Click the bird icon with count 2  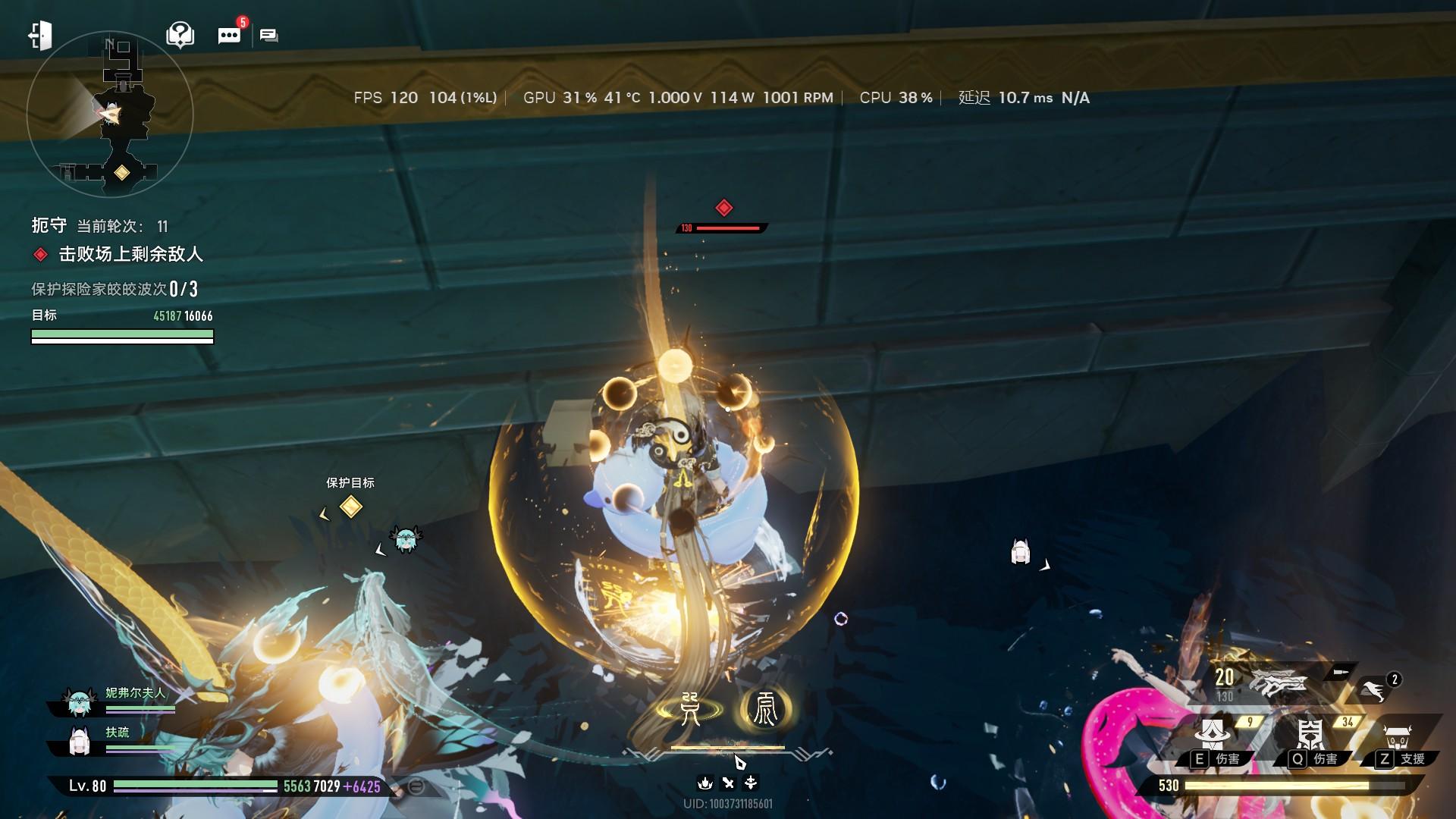point(1373,690)
